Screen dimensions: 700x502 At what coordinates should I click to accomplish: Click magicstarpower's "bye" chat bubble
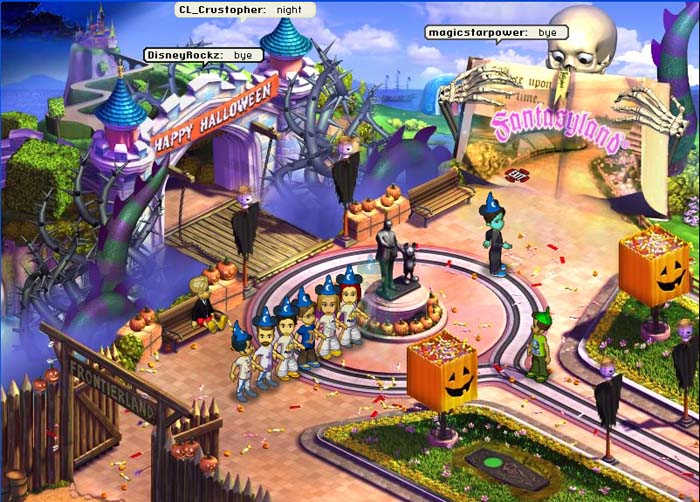point(496,32)
